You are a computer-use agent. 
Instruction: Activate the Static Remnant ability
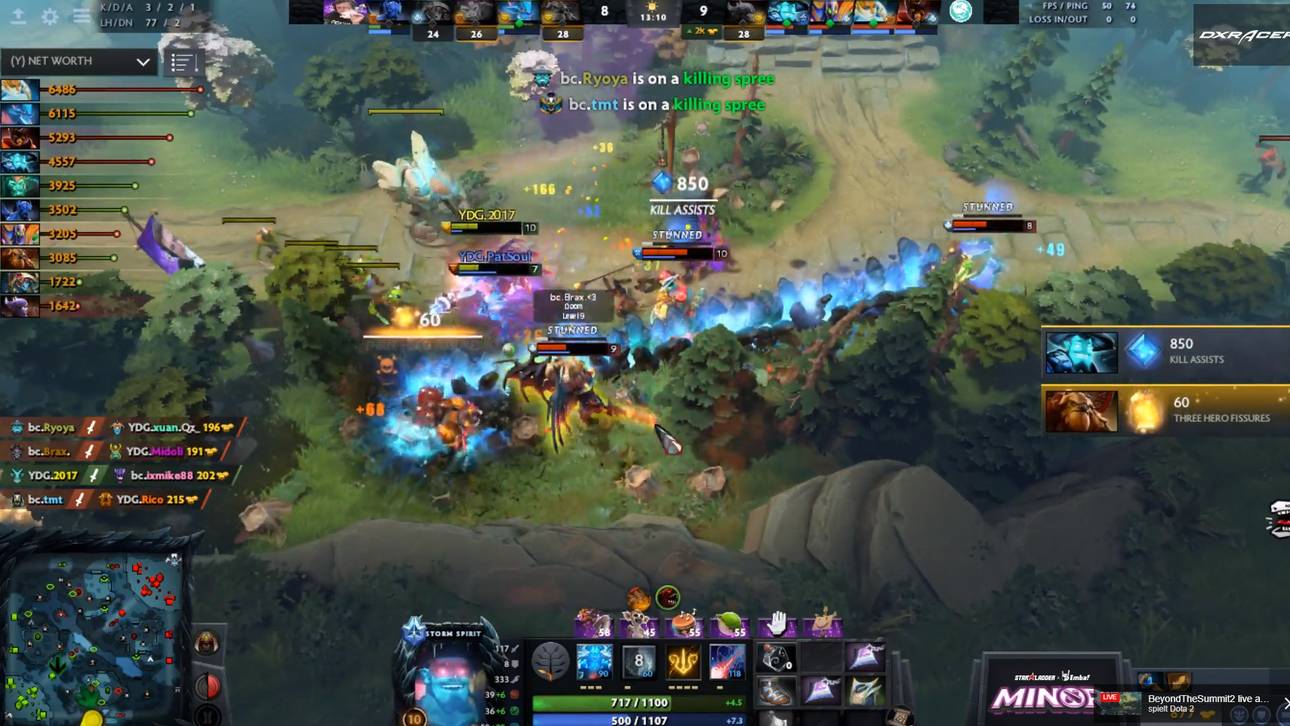[594, 662]
